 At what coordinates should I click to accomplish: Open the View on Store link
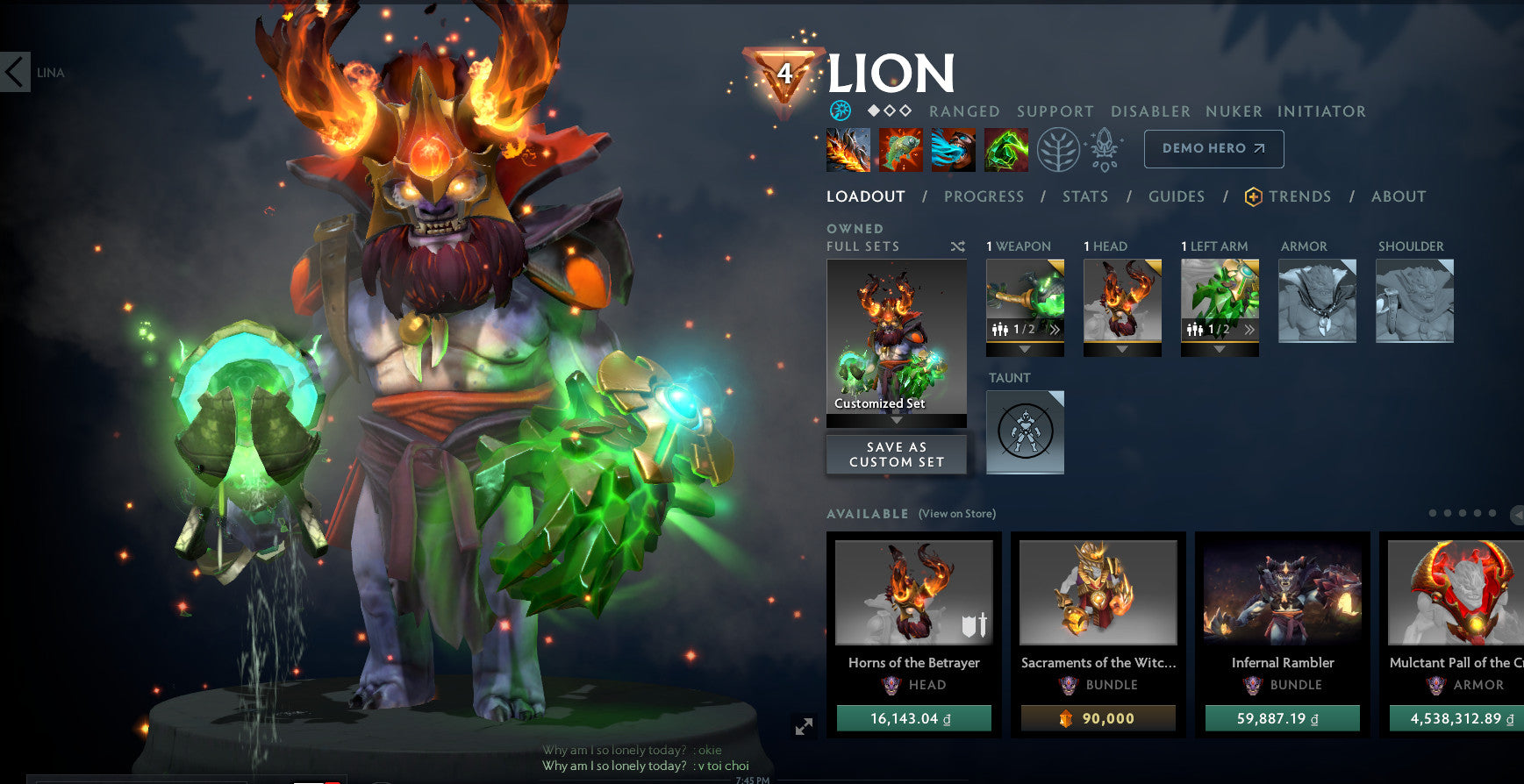click(956, 514)
